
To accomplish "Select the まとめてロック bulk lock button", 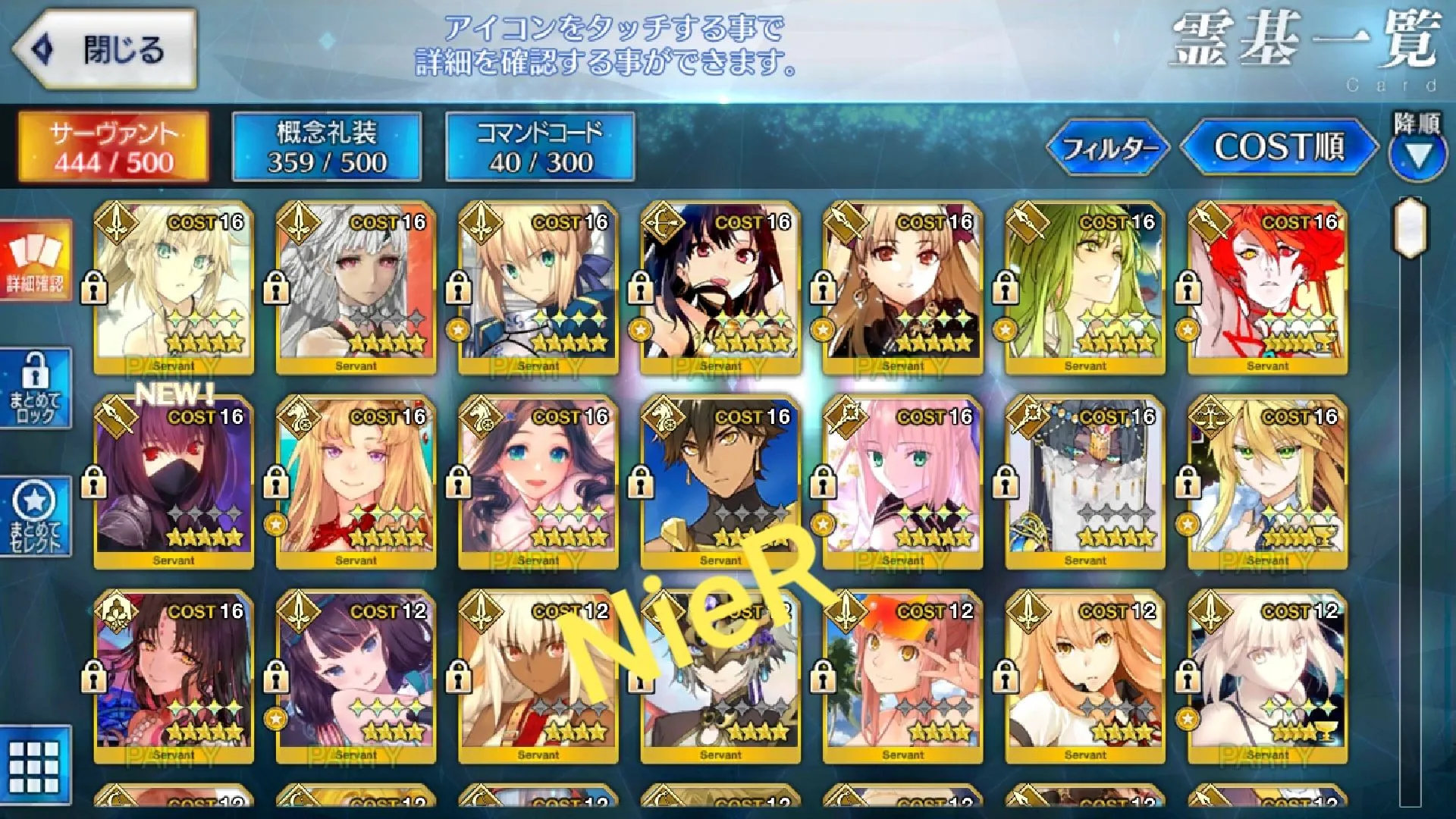I will pos(35,389).
